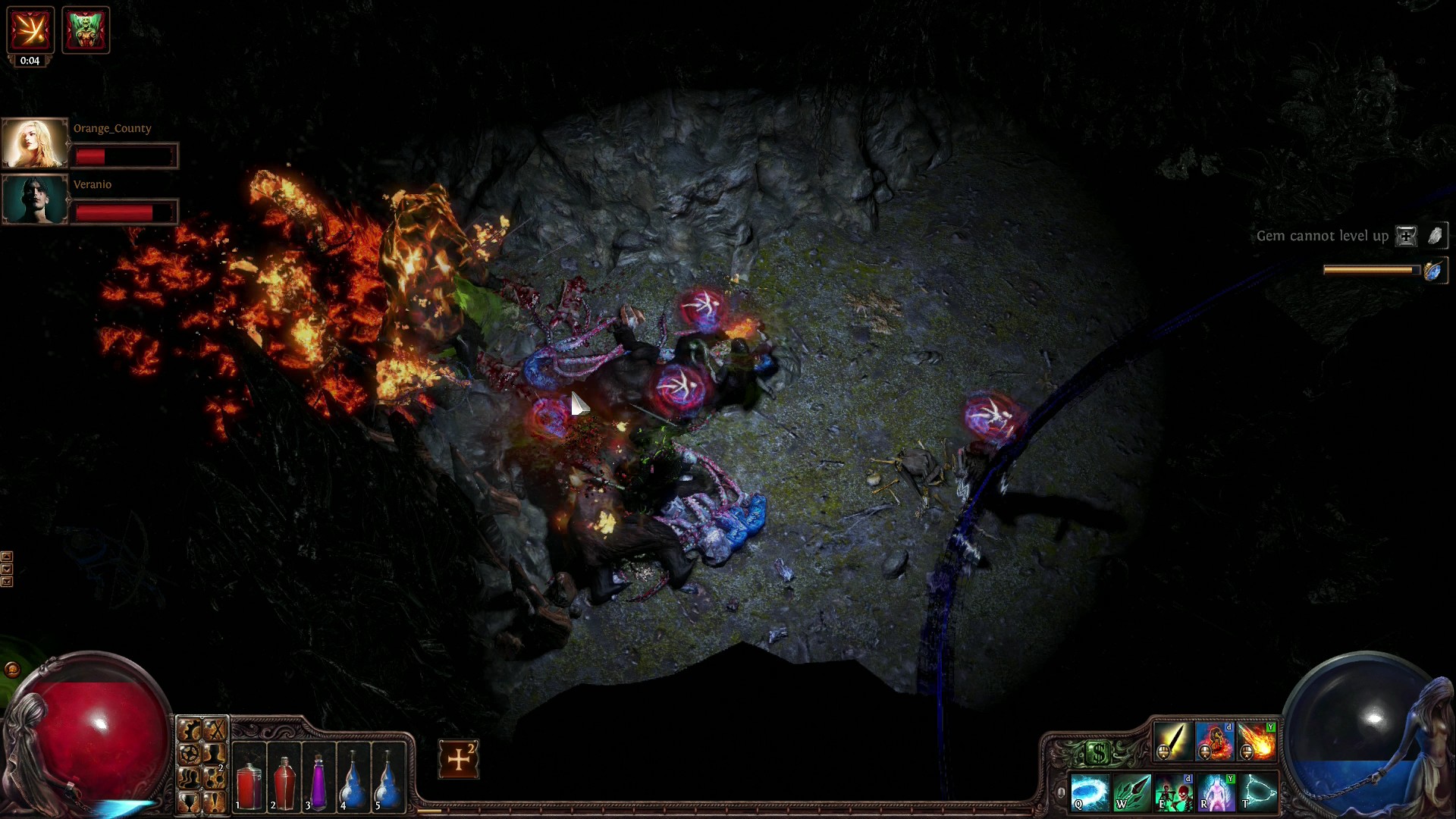The width and height of the screenshot is (1456, 819).
Task: Click the blue gem with progress bar
Action: pyautogui.click(x=1432, y=271)
